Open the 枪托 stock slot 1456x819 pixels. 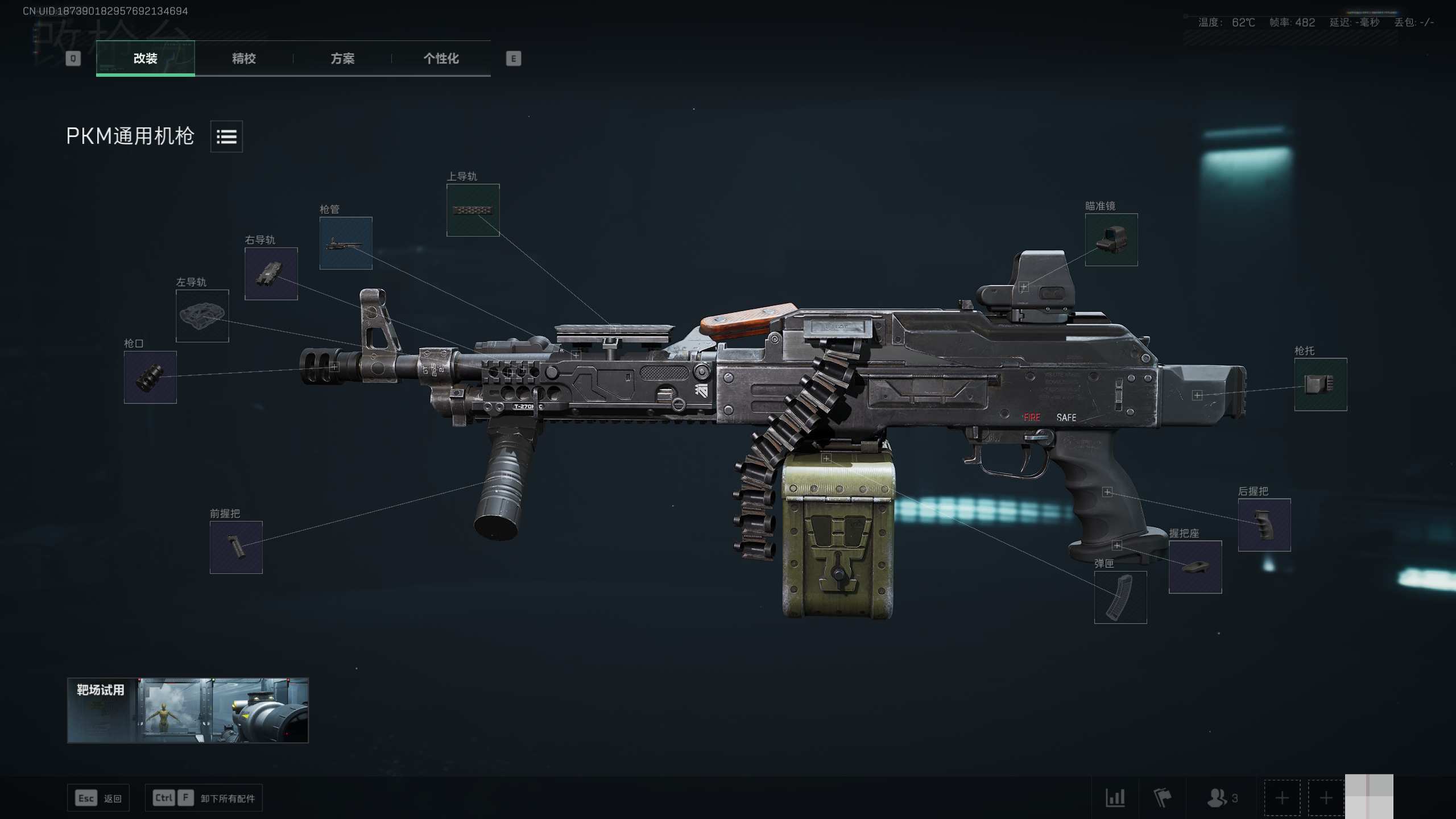point(1321,384)
